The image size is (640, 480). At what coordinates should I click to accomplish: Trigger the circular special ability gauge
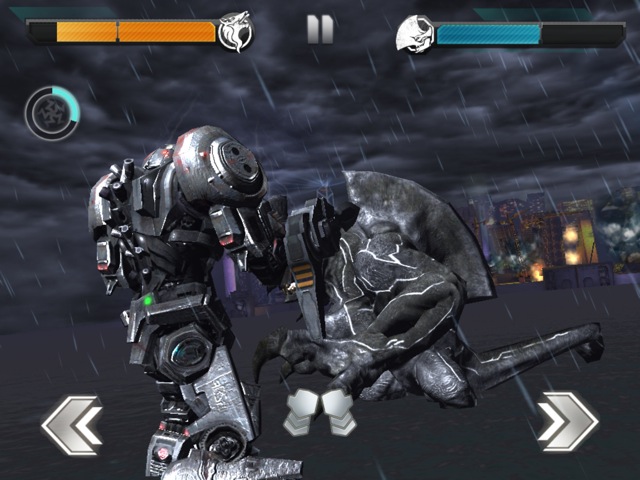52,112
